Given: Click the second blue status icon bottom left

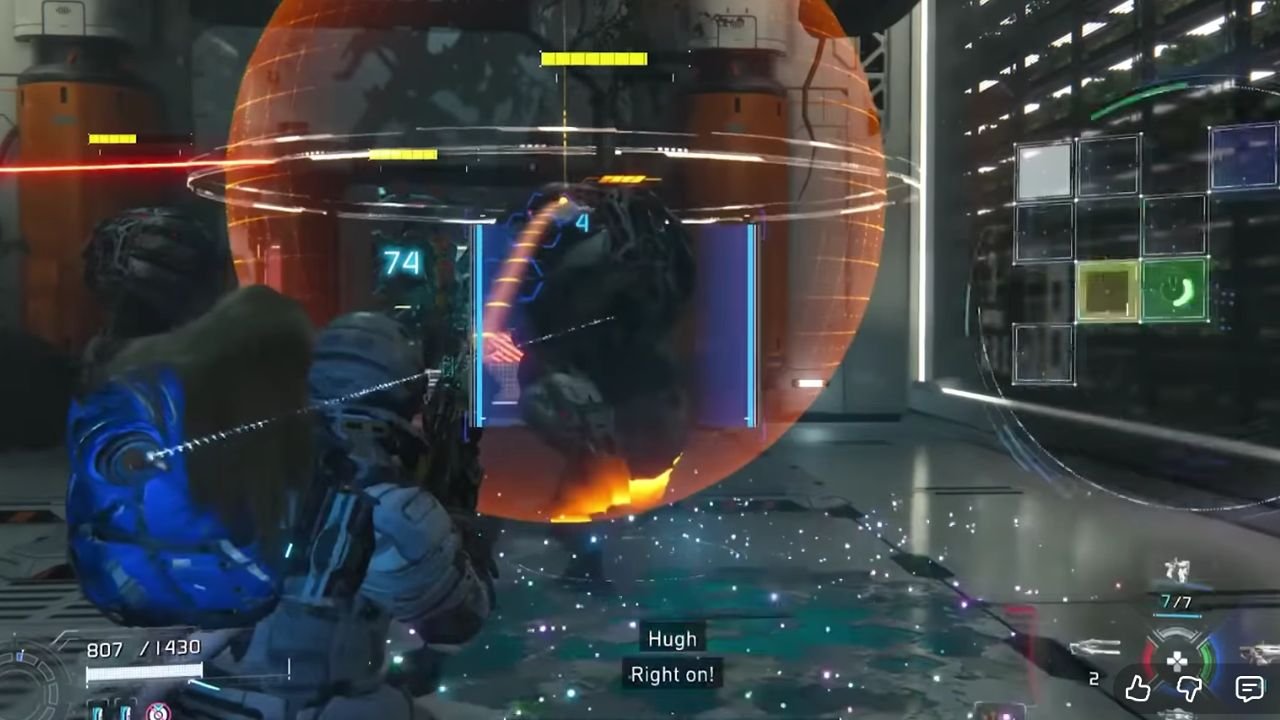Looking at the screenshot, I should tap(124, 713).
